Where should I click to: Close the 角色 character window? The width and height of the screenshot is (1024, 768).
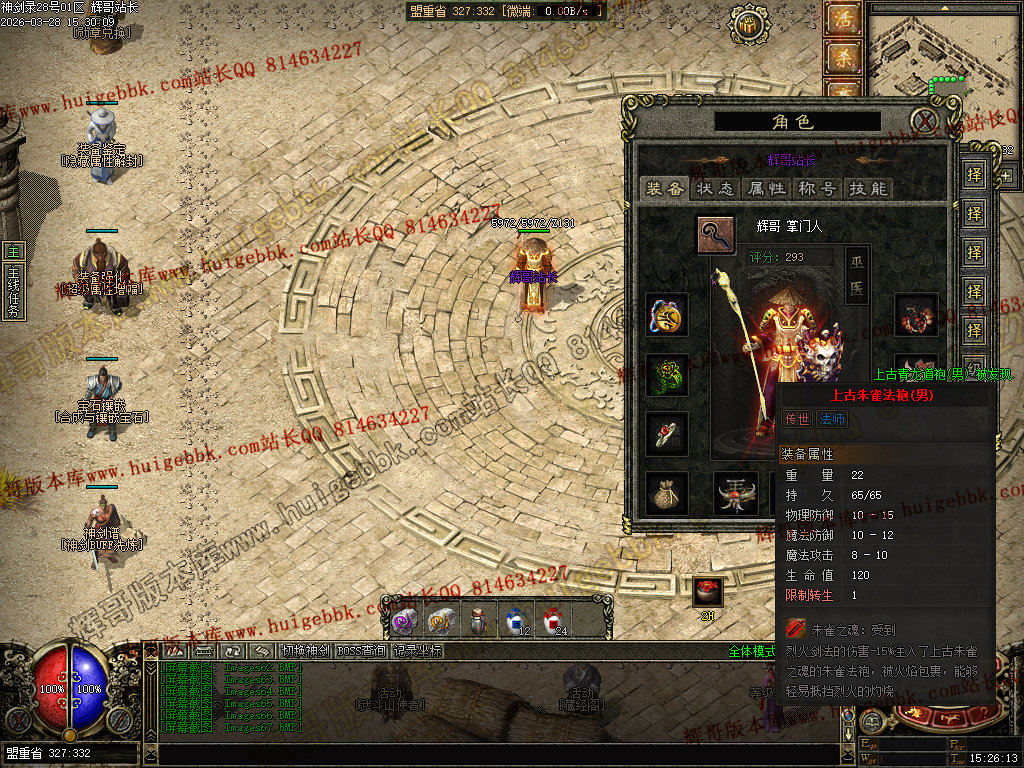[927, 122]
